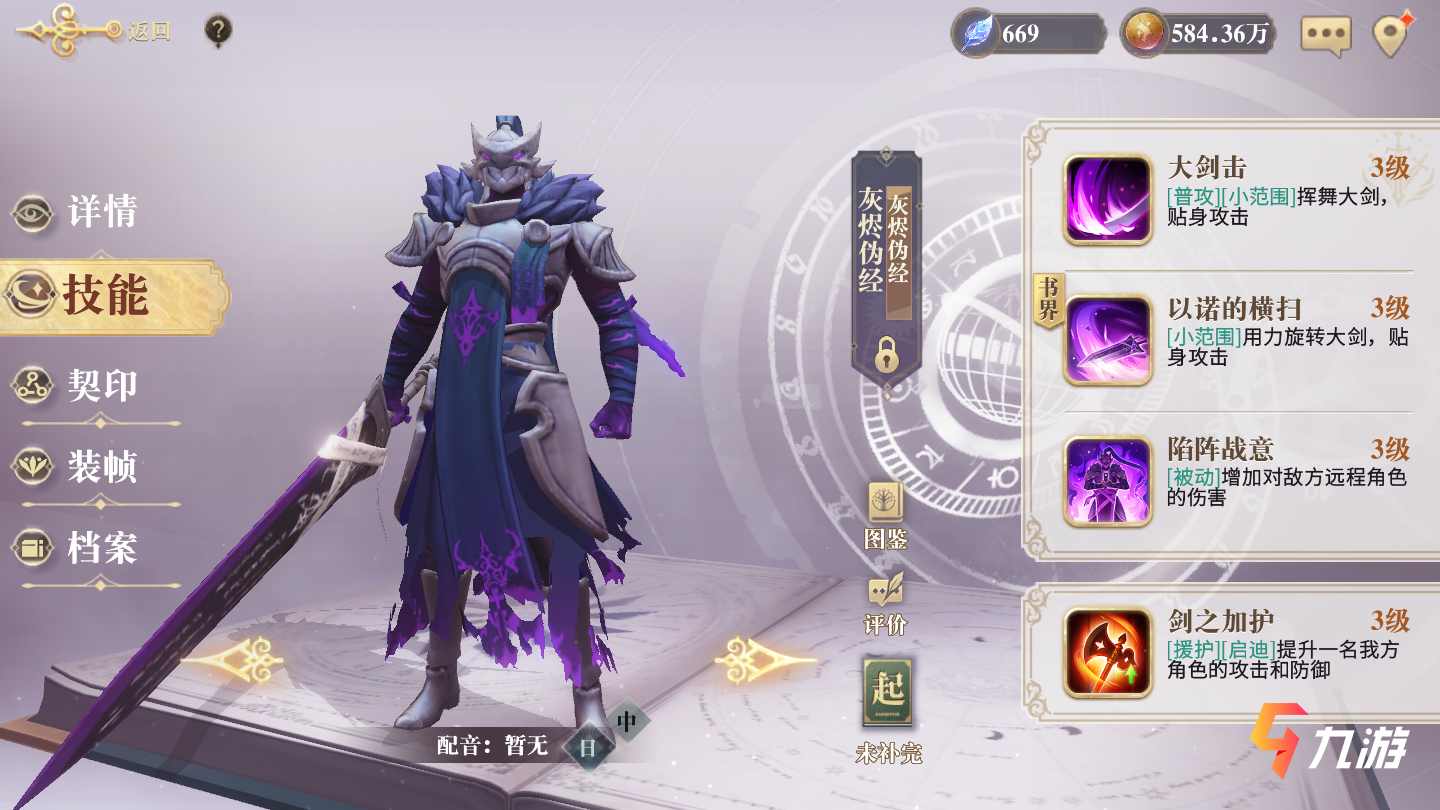View the 以诺的横扫 skill
1440x810 pixels.
1107,340
